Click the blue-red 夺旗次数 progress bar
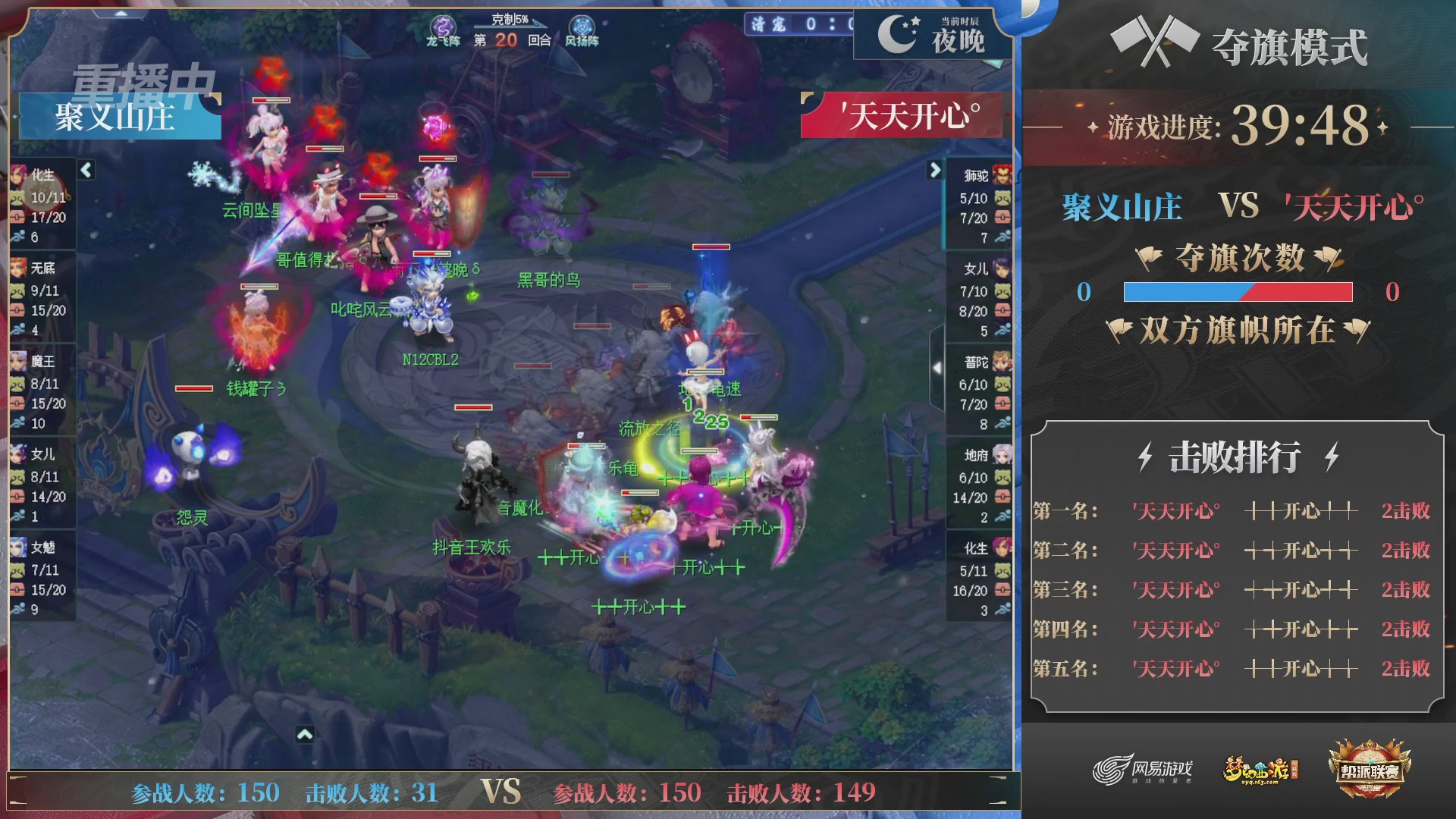The height and width of the screenshot is (819, 1456). pyautogui.click(x=1238, y=292)
